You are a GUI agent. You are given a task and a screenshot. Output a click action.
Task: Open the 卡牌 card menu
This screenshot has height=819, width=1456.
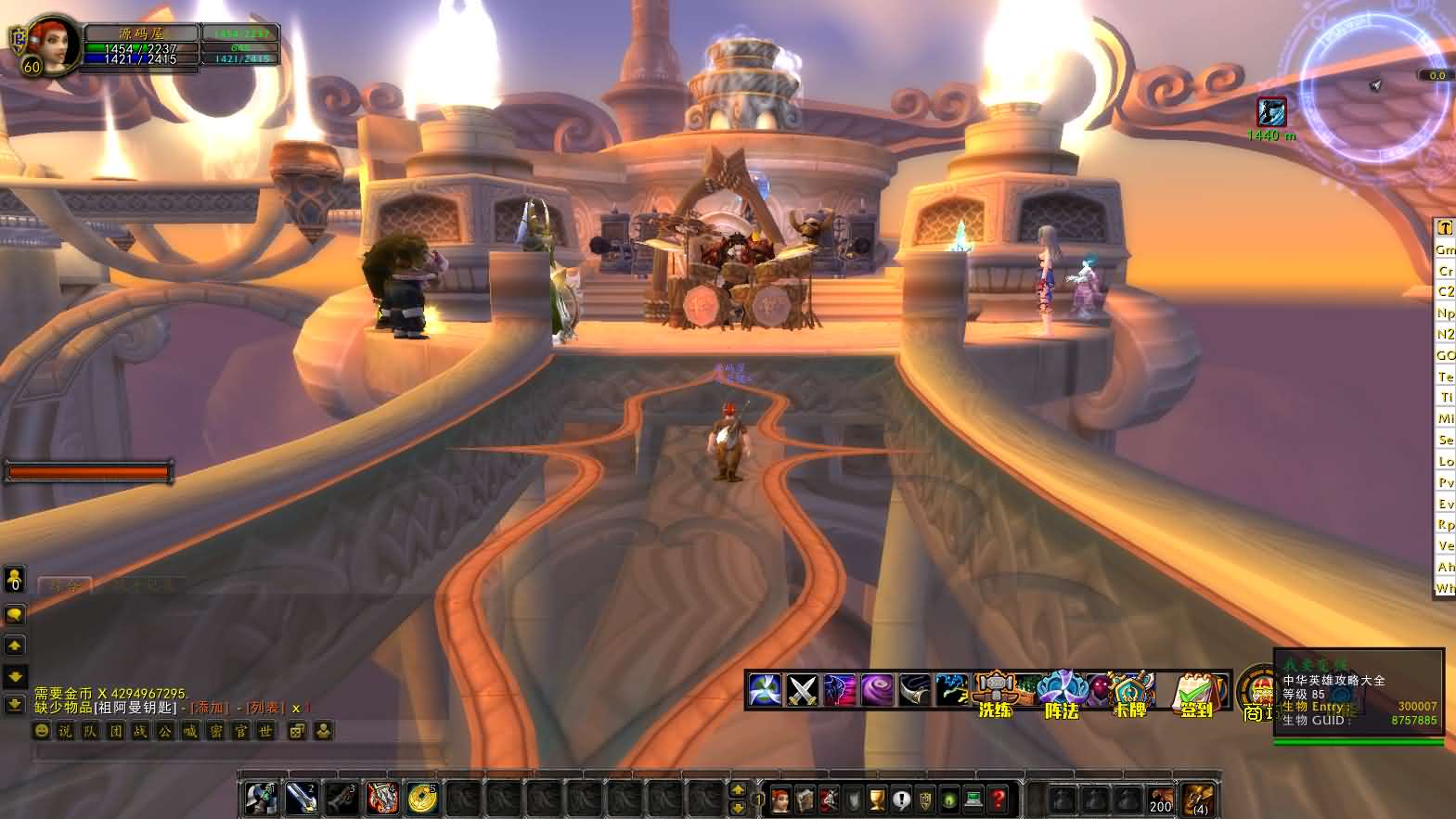1128,692
